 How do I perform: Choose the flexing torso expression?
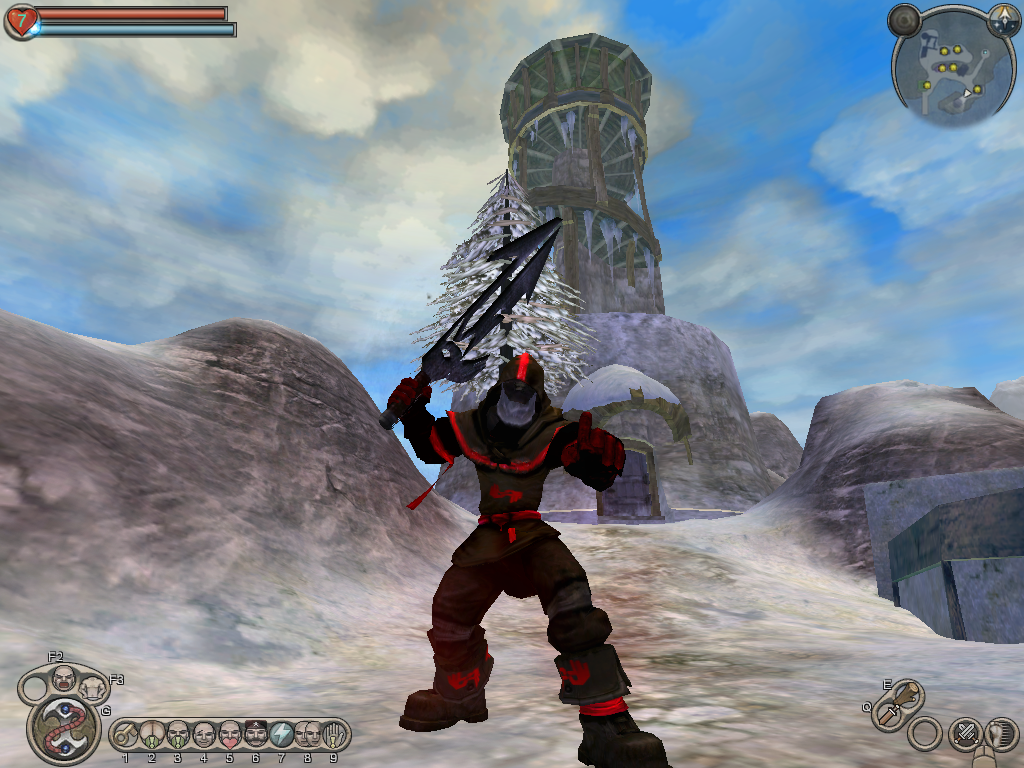point(93,686)
